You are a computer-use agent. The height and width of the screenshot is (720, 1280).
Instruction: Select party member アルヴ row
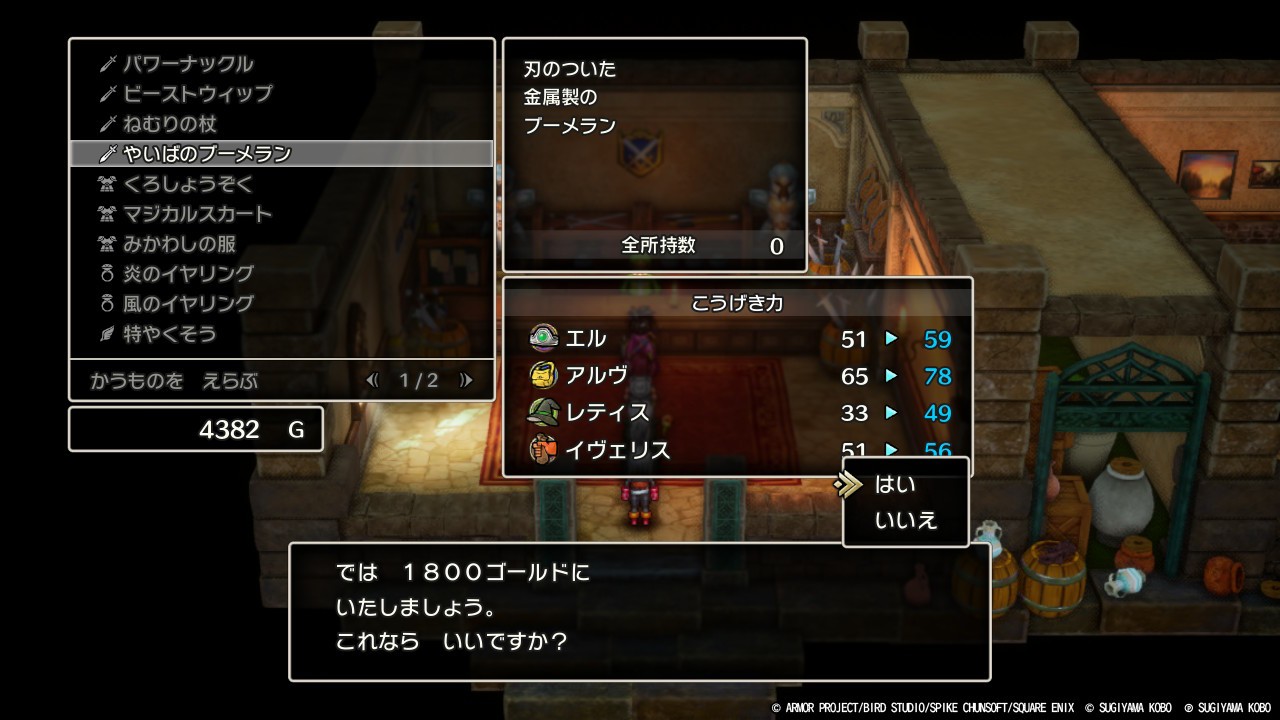pos(738,376)
